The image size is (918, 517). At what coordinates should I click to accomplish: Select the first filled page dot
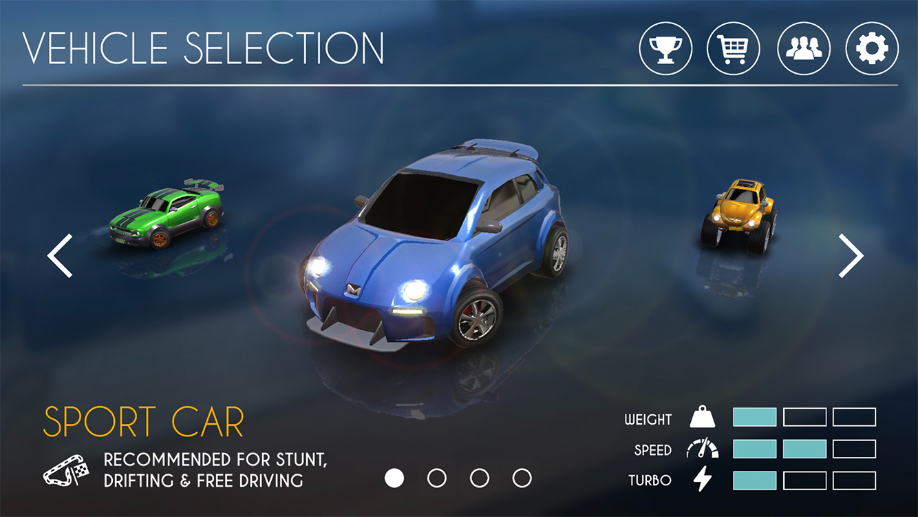point(395,478)
